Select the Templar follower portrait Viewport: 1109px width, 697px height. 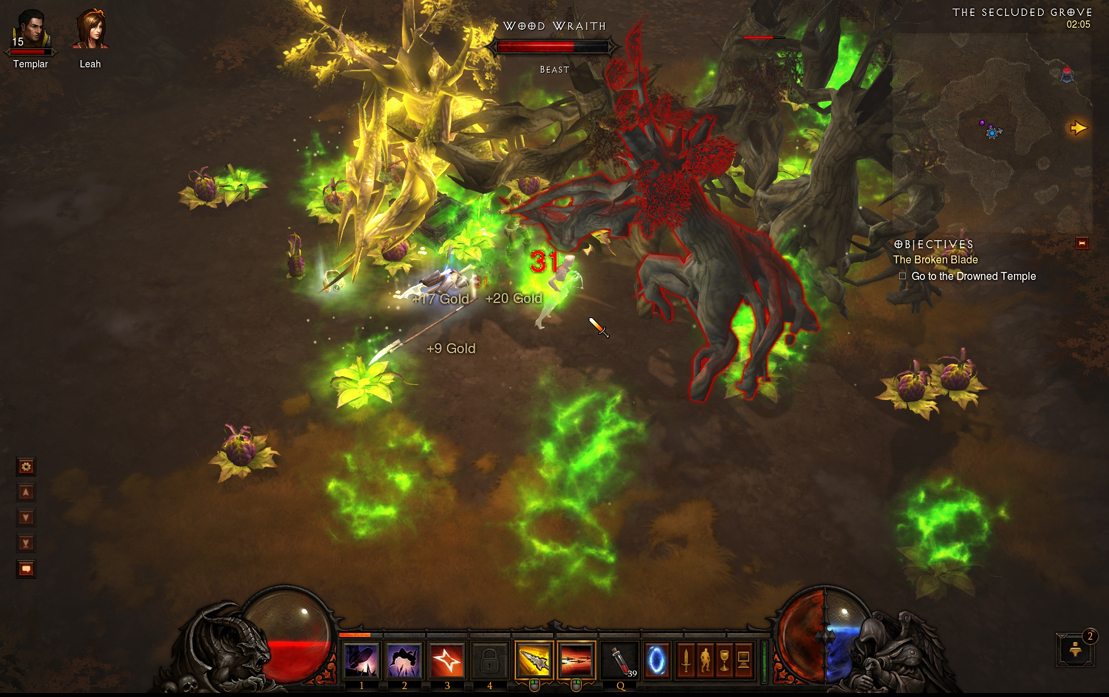pos(31,31)
